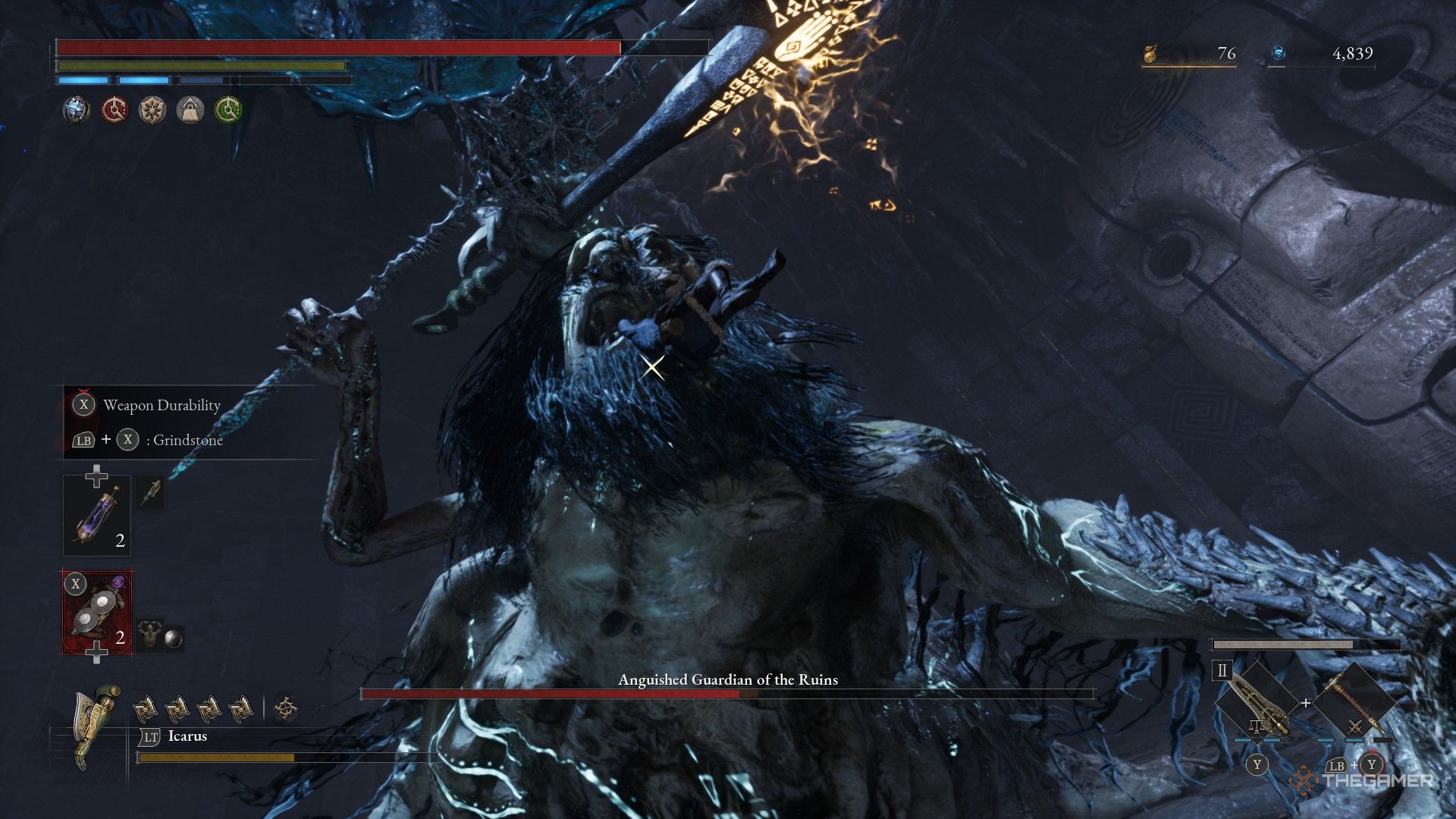The height and width of the screenshot is (819, 1456).
Task: Inspect the gray starburst shield buff icon
Action: [x=152, y=110]
